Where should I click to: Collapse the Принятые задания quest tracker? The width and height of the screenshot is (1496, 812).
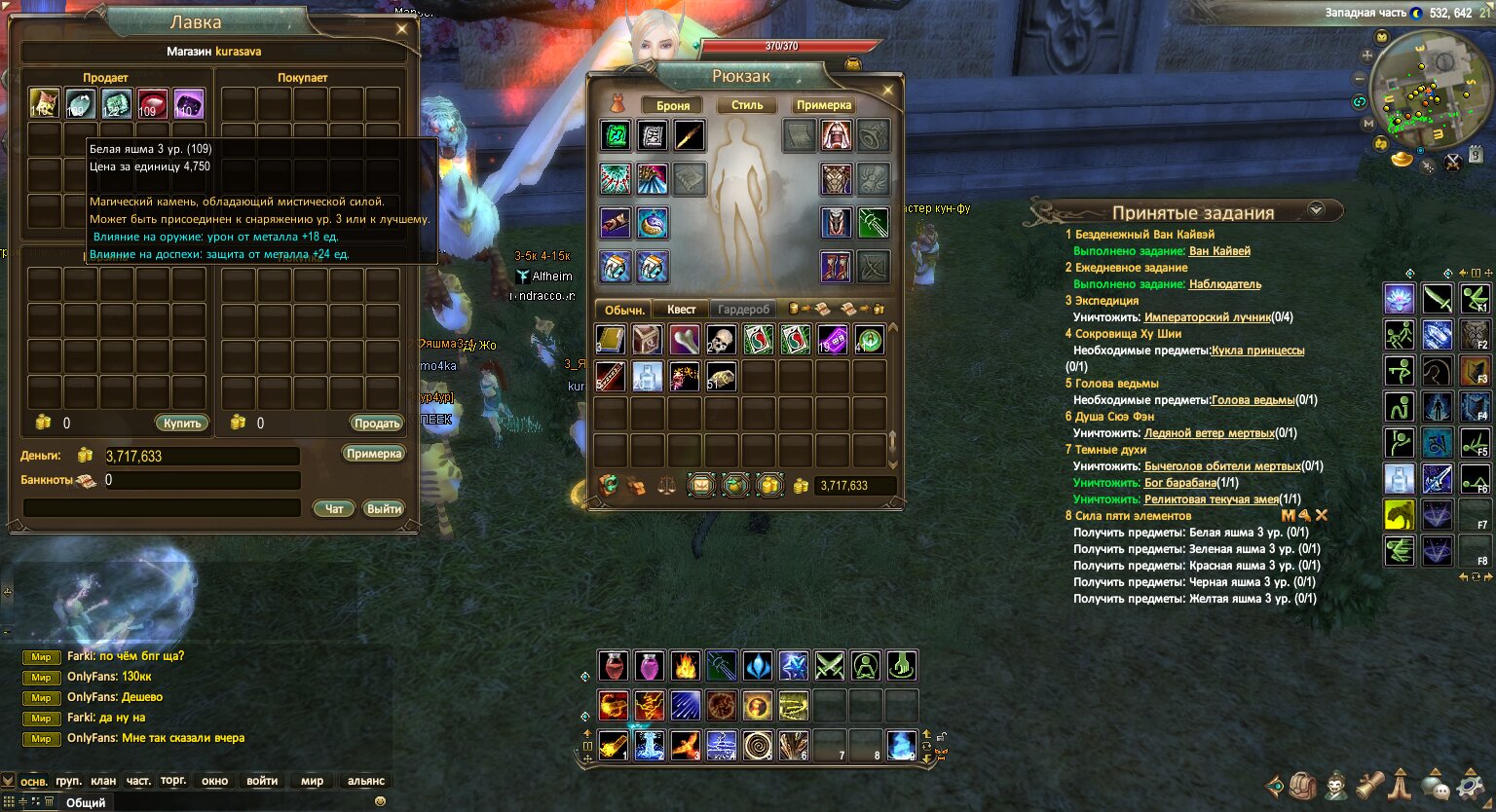tap(1317, 209)
